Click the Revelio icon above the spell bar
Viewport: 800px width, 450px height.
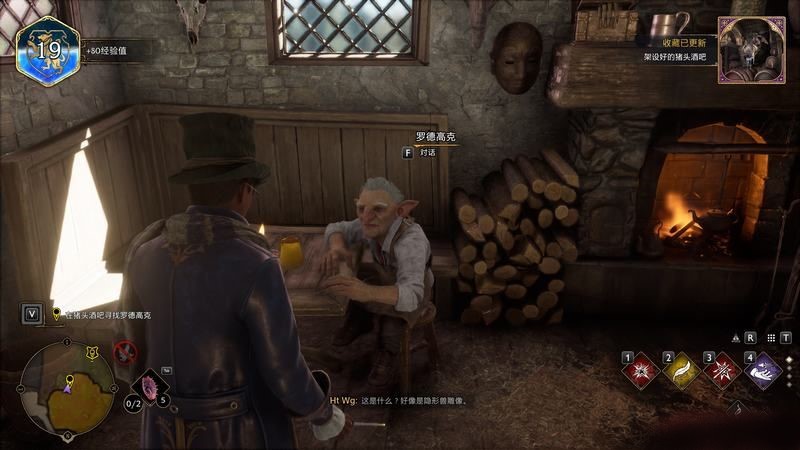coord(736,338)
